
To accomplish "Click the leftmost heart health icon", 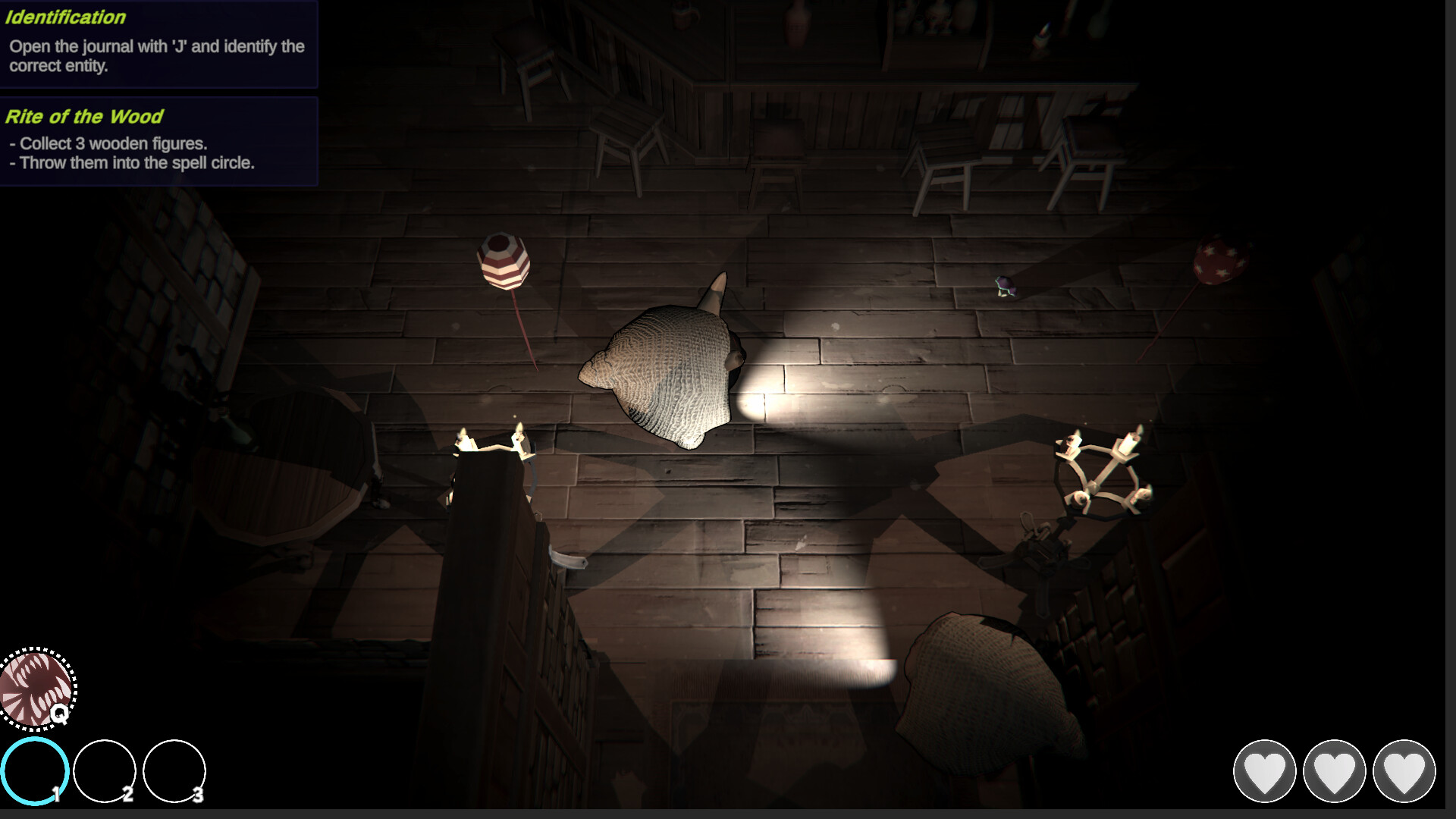I will pos(1266,770).
